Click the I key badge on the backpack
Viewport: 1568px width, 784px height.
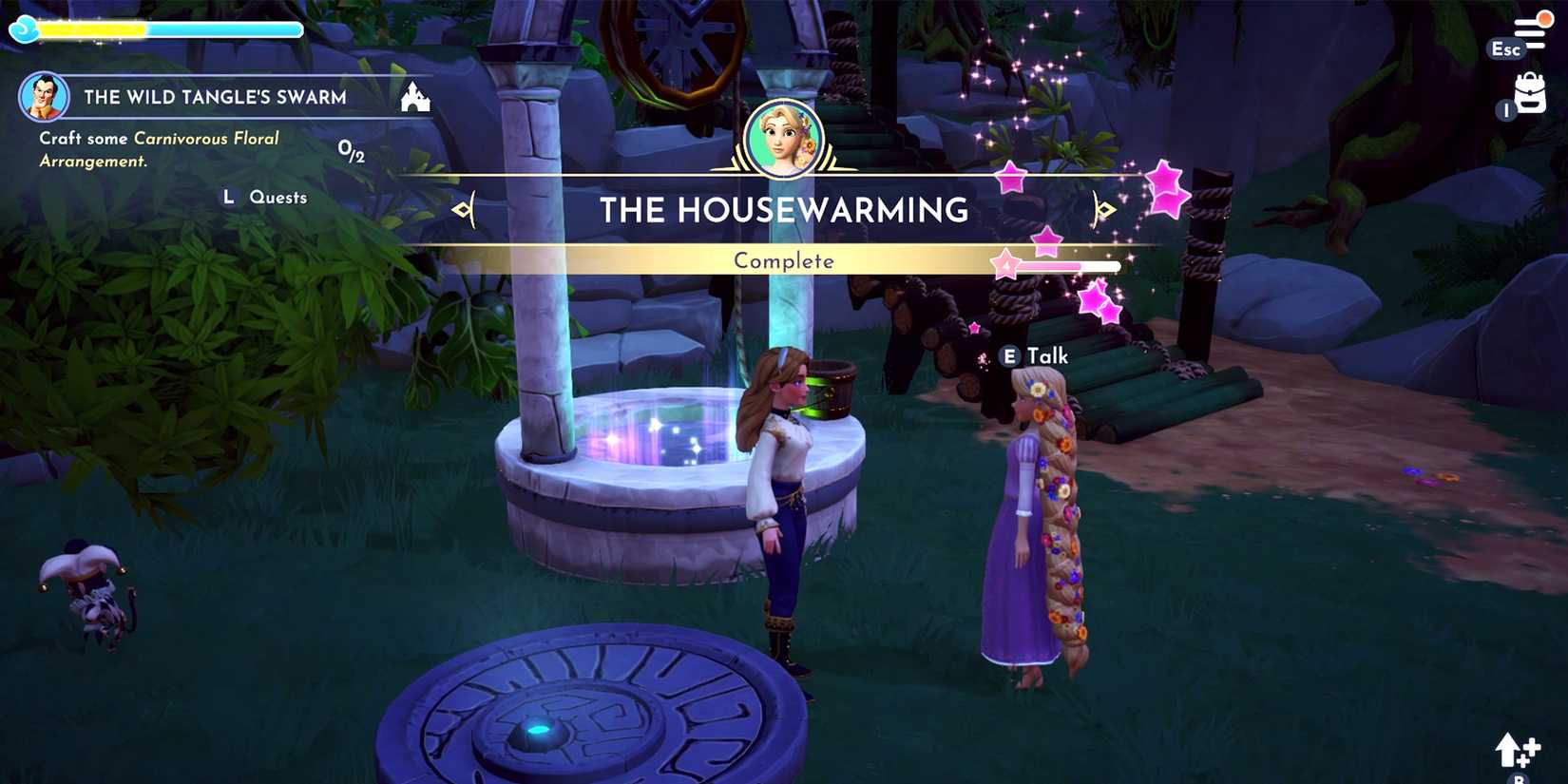coord(1504,109)
